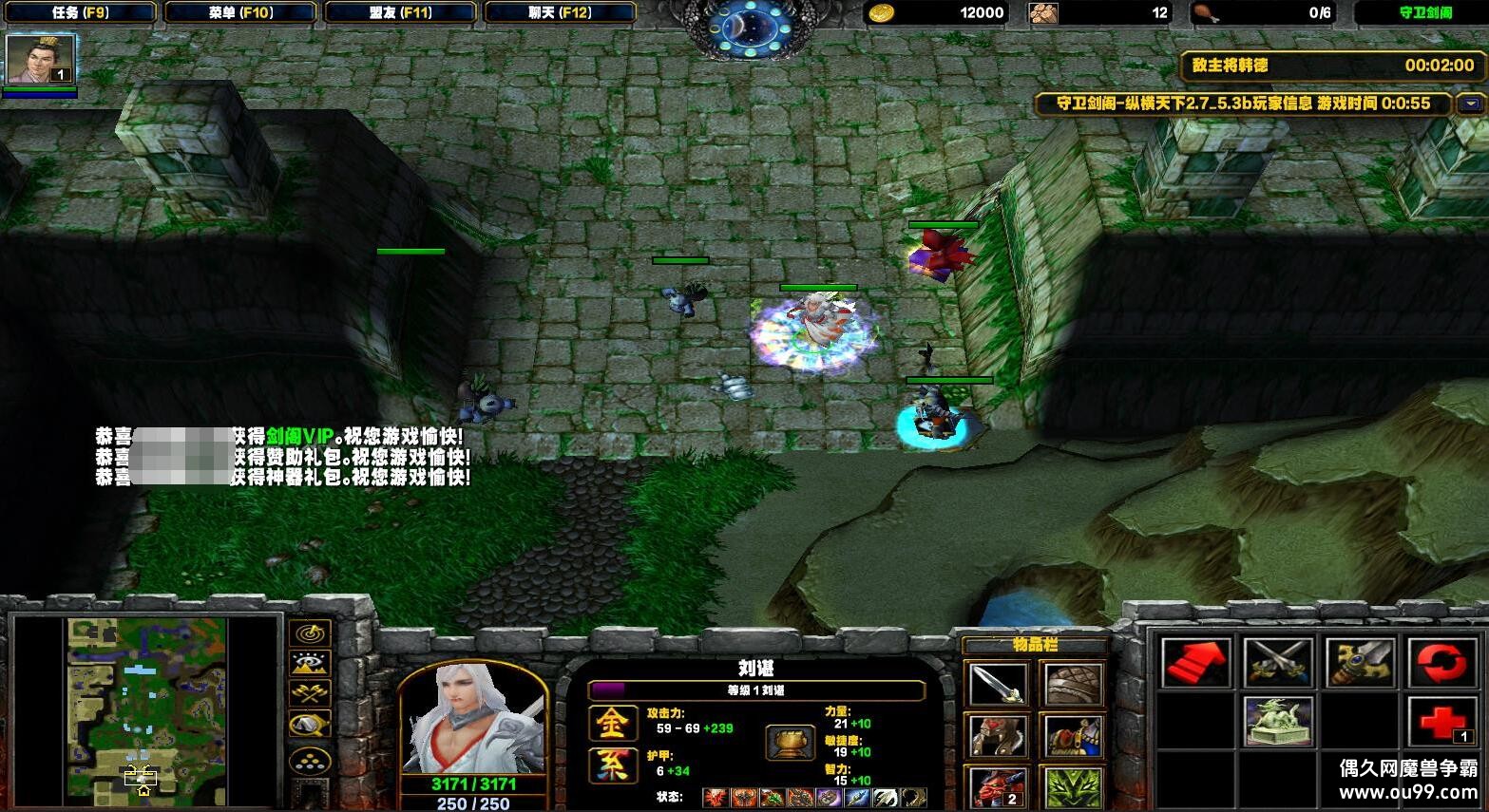Click the red cross skill button
The image size is (1489, 812).
pos(1441,722)
